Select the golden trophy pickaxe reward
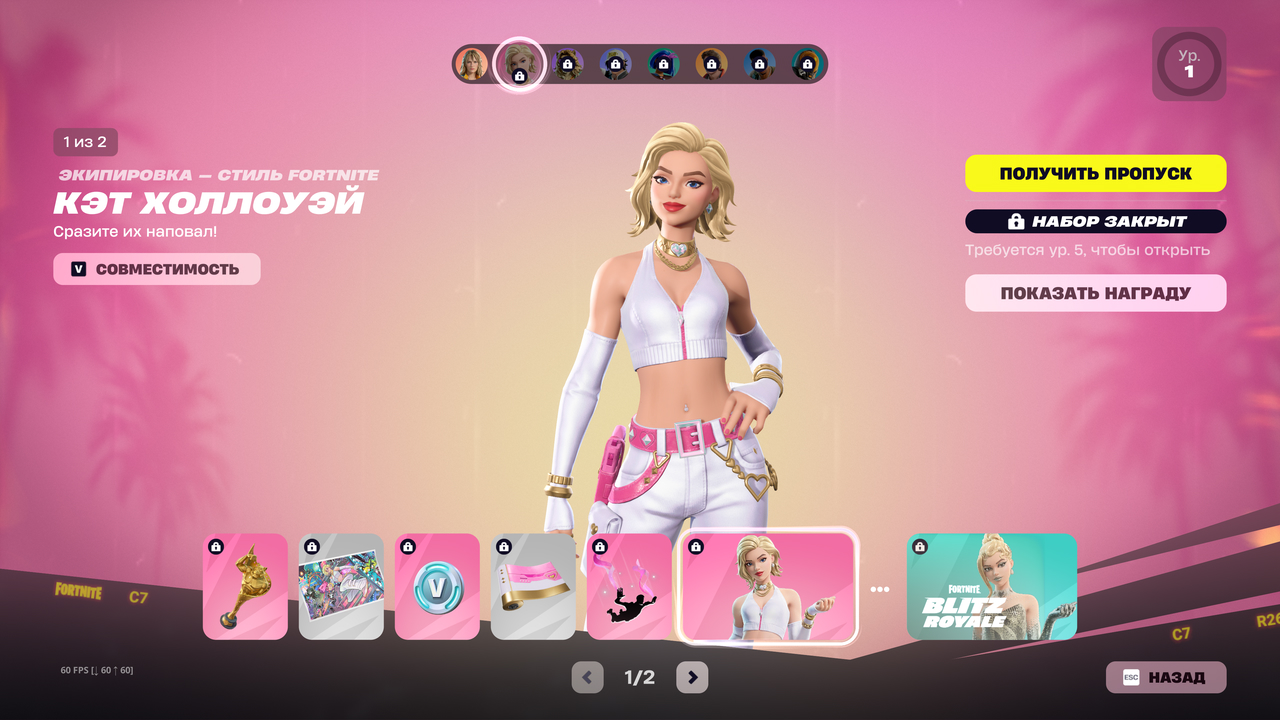1280x720 pixels. click(x=245, y=587)
